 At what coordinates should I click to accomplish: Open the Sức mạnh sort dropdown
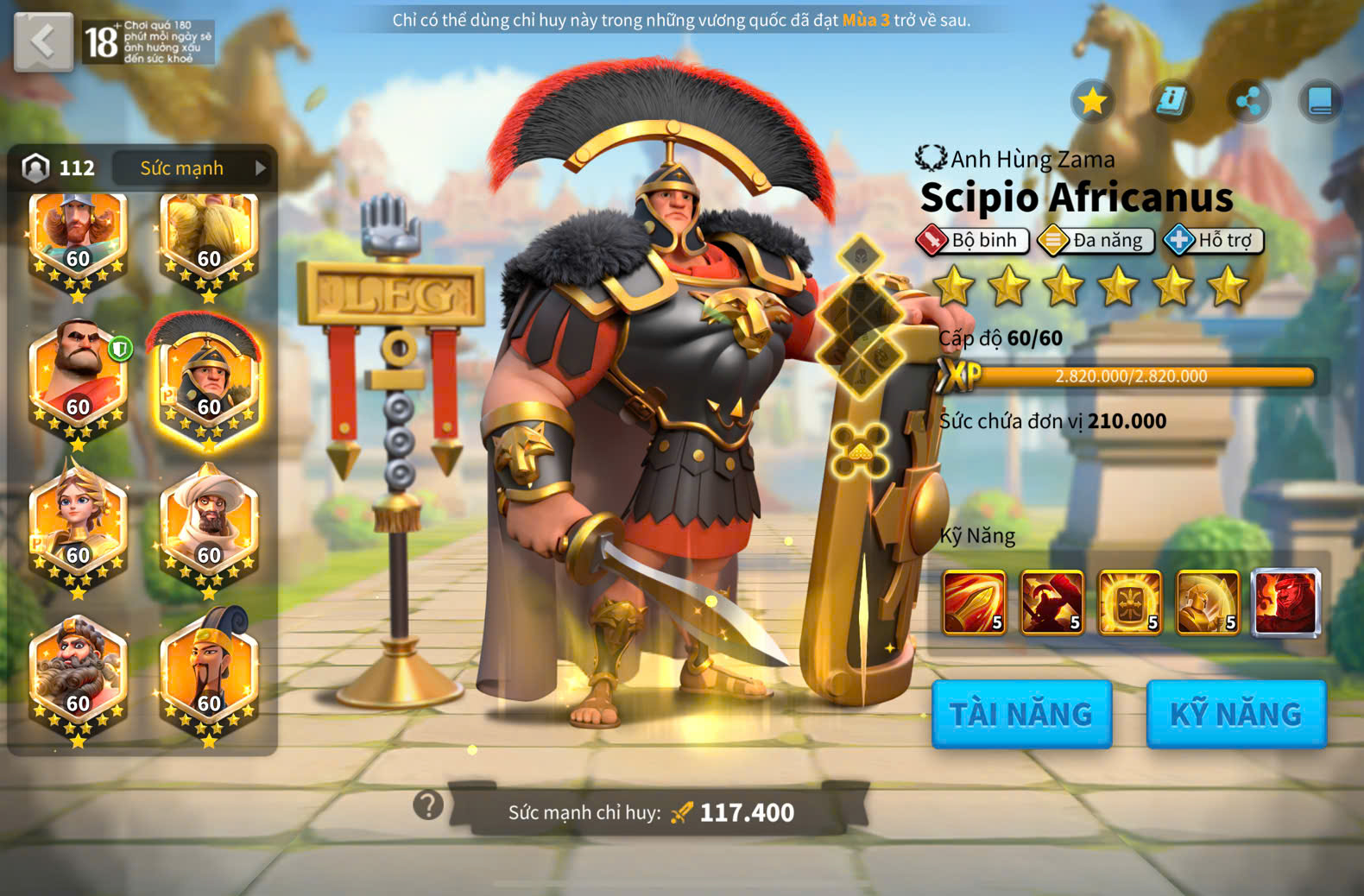point(192,167)
